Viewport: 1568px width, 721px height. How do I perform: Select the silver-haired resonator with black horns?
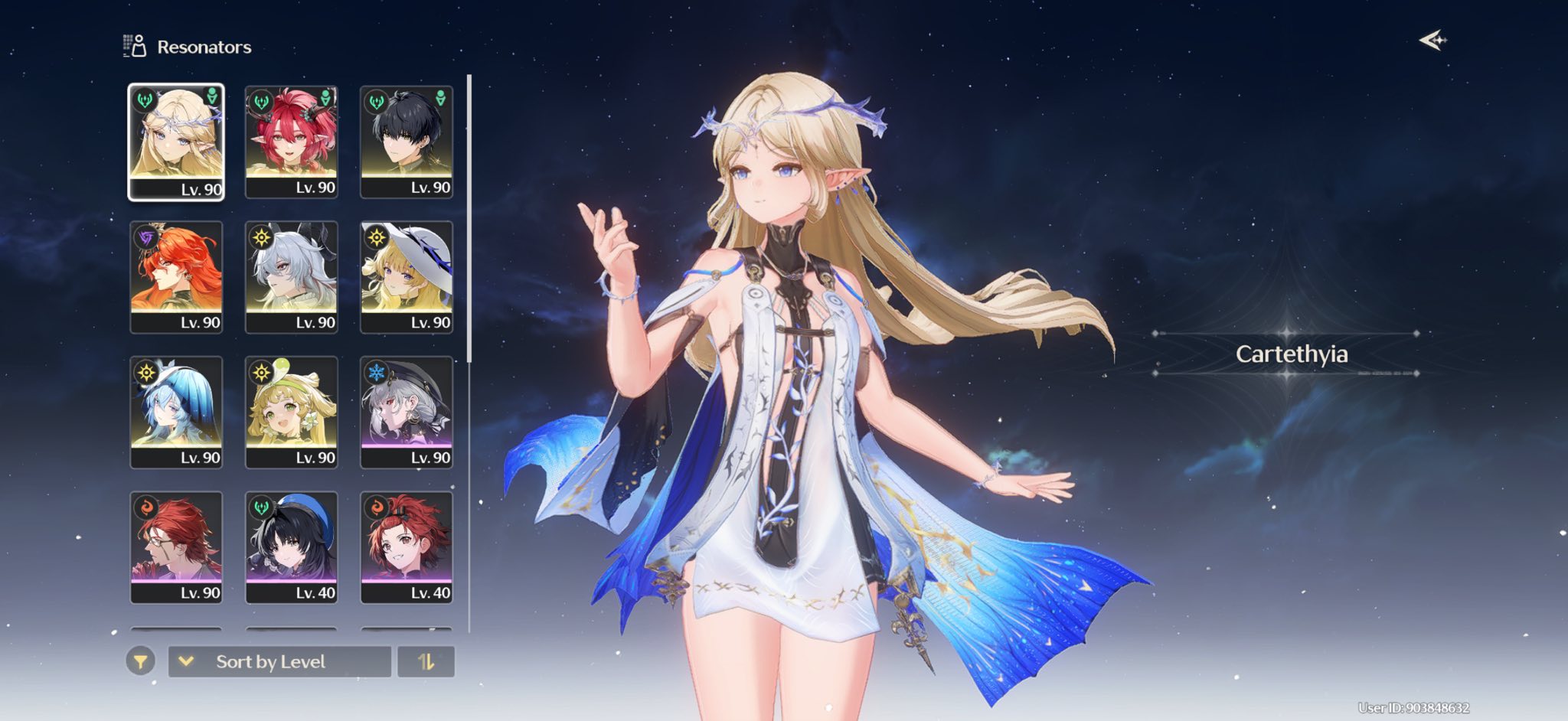[292, 276]
